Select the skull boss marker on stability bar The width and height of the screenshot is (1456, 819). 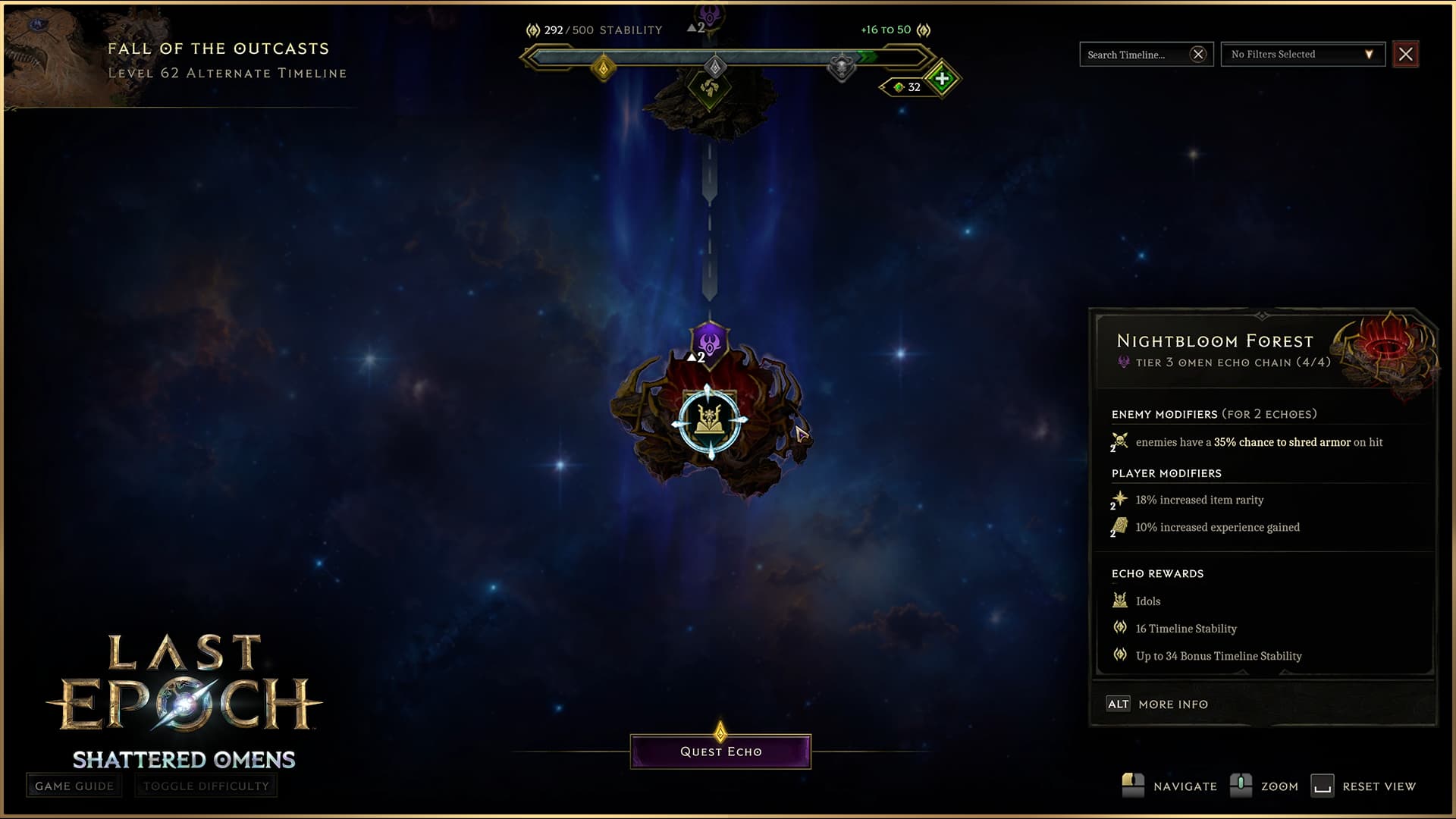click(x=841, y=67)
